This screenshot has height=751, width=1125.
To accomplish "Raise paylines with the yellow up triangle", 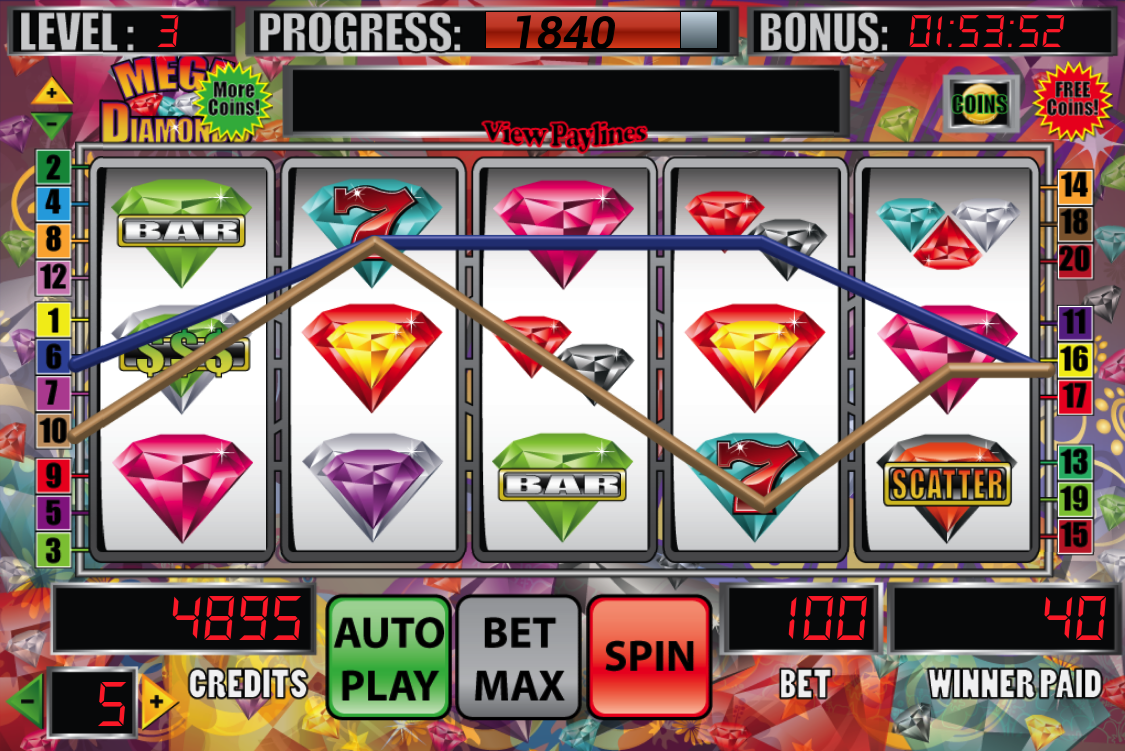I will tap(51, 93).
